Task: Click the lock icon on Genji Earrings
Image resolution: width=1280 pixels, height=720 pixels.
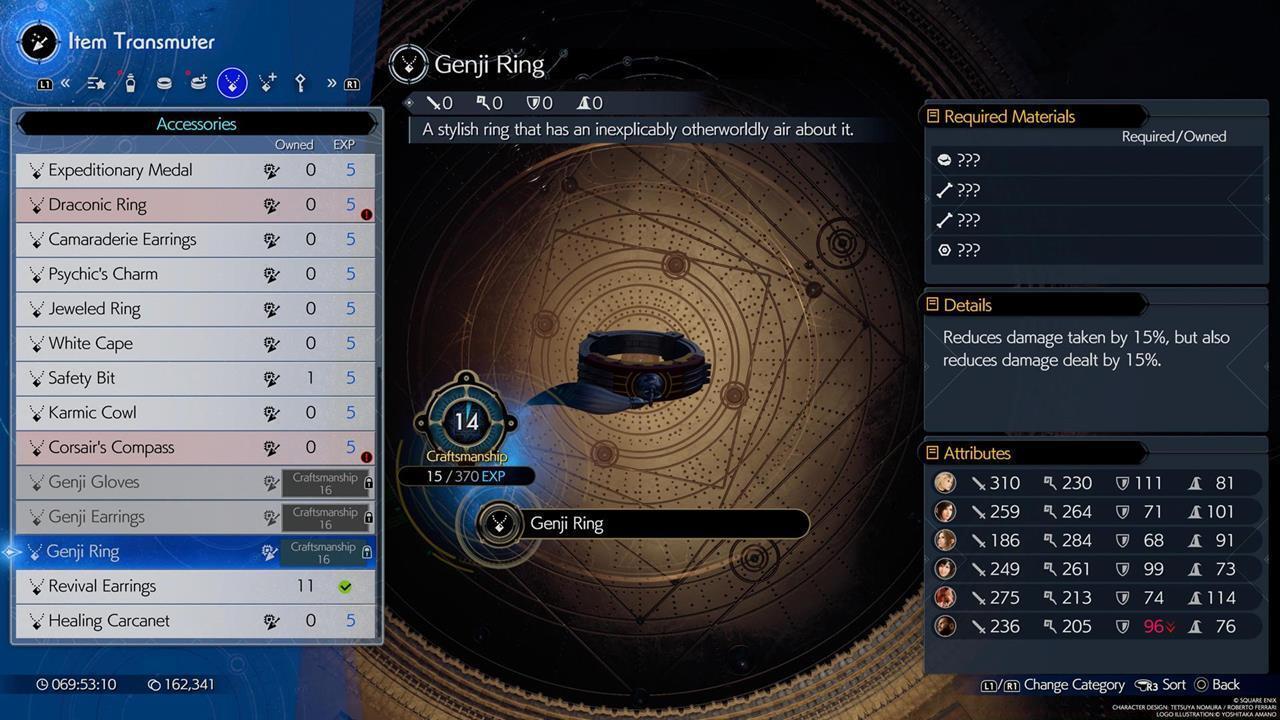Action: click(367, 517)
